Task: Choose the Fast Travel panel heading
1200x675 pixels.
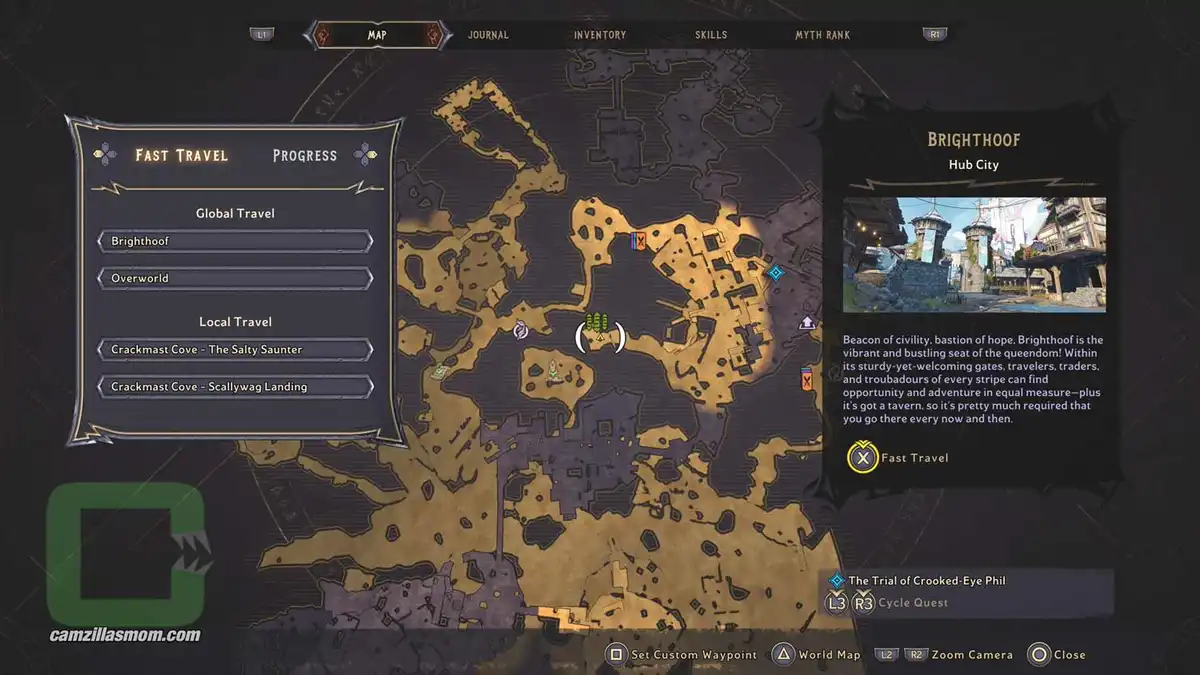Action: pos(182,155)
